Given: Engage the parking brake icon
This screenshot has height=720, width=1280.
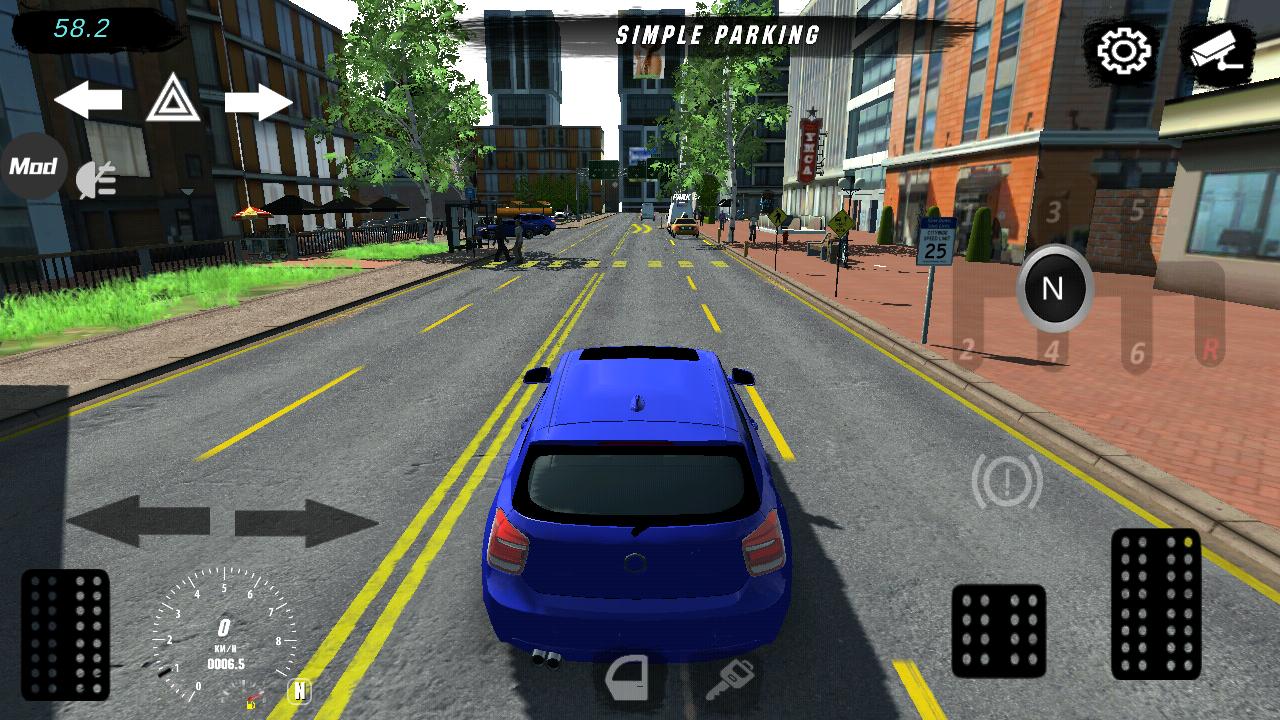Looking at the screenshot, I should point(1006,482).
